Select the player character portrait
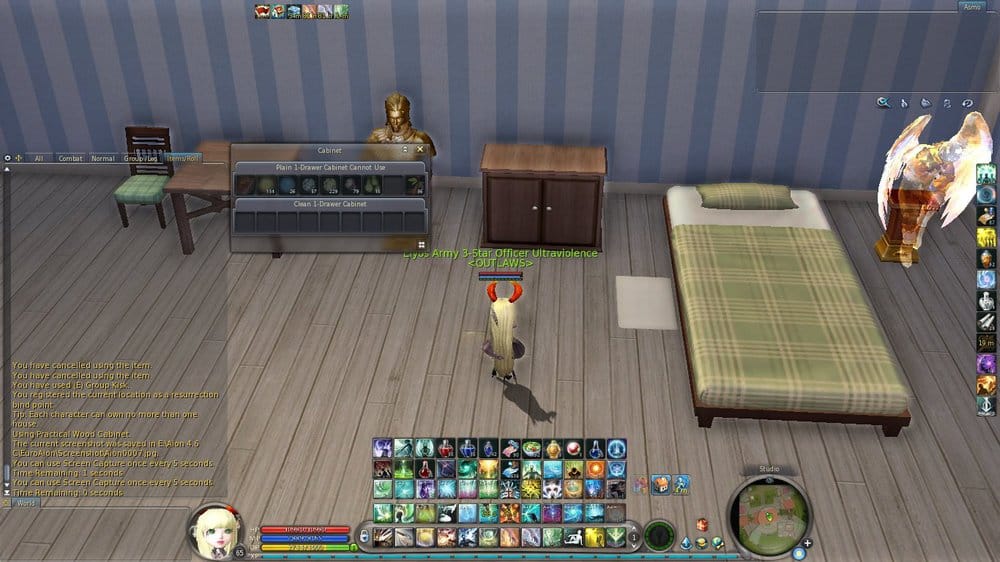1000x562 pixels. click(x=210, y=533)
